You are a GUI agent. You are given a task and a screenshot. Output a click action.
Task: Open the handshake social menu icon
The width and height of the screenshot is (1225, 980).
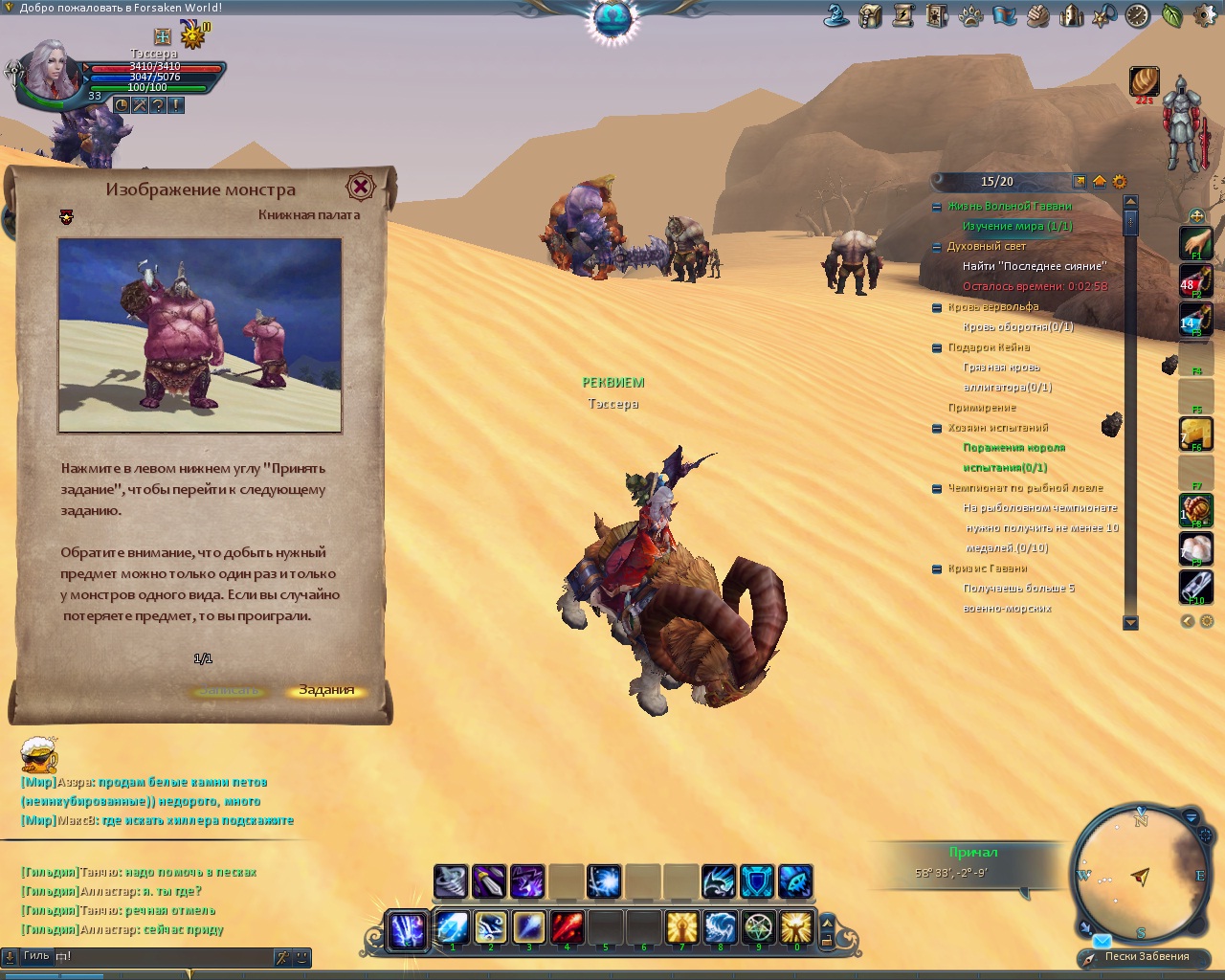[1038, 15]
